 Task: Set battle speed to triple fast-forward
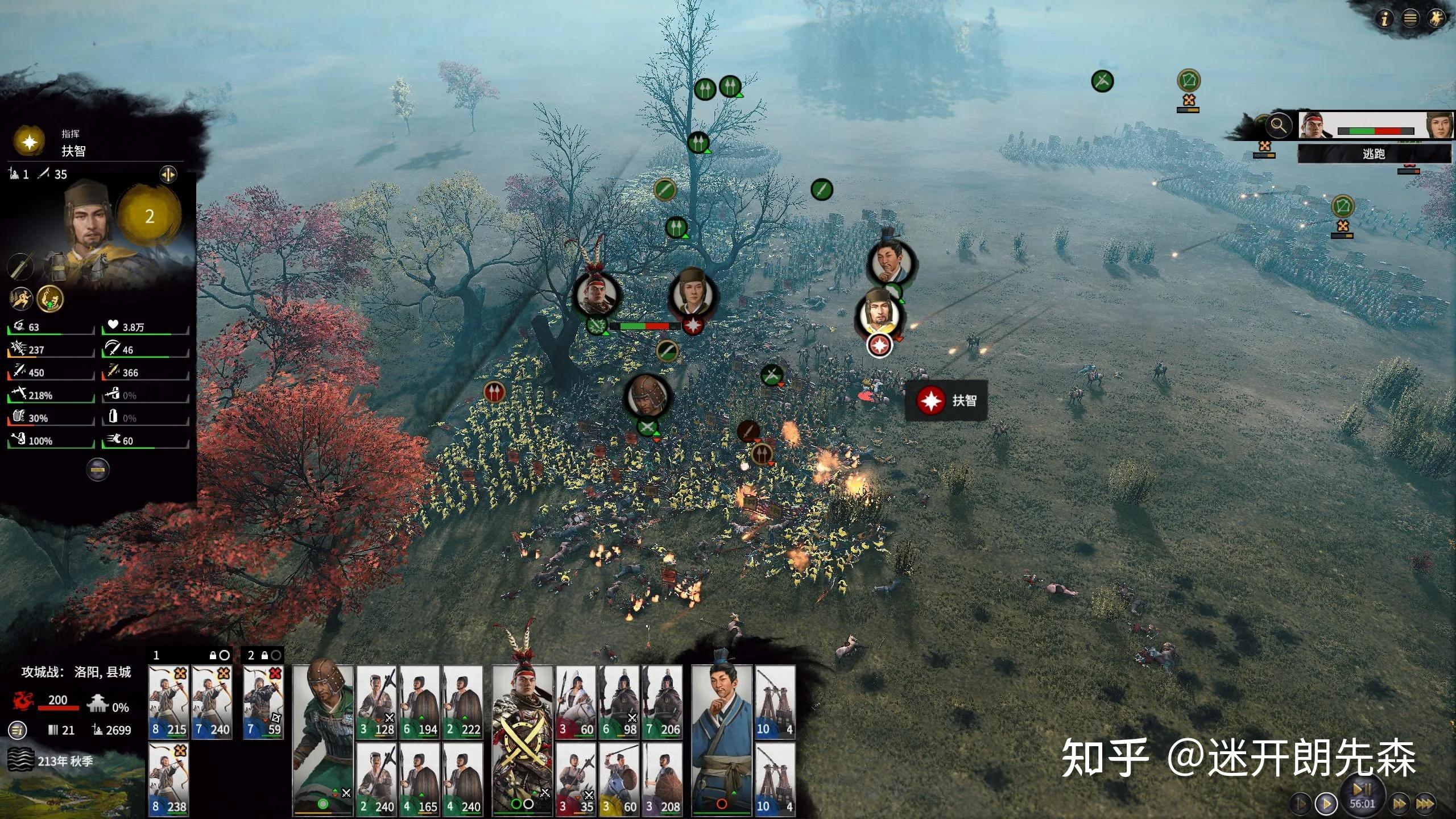pos(1424,804)
